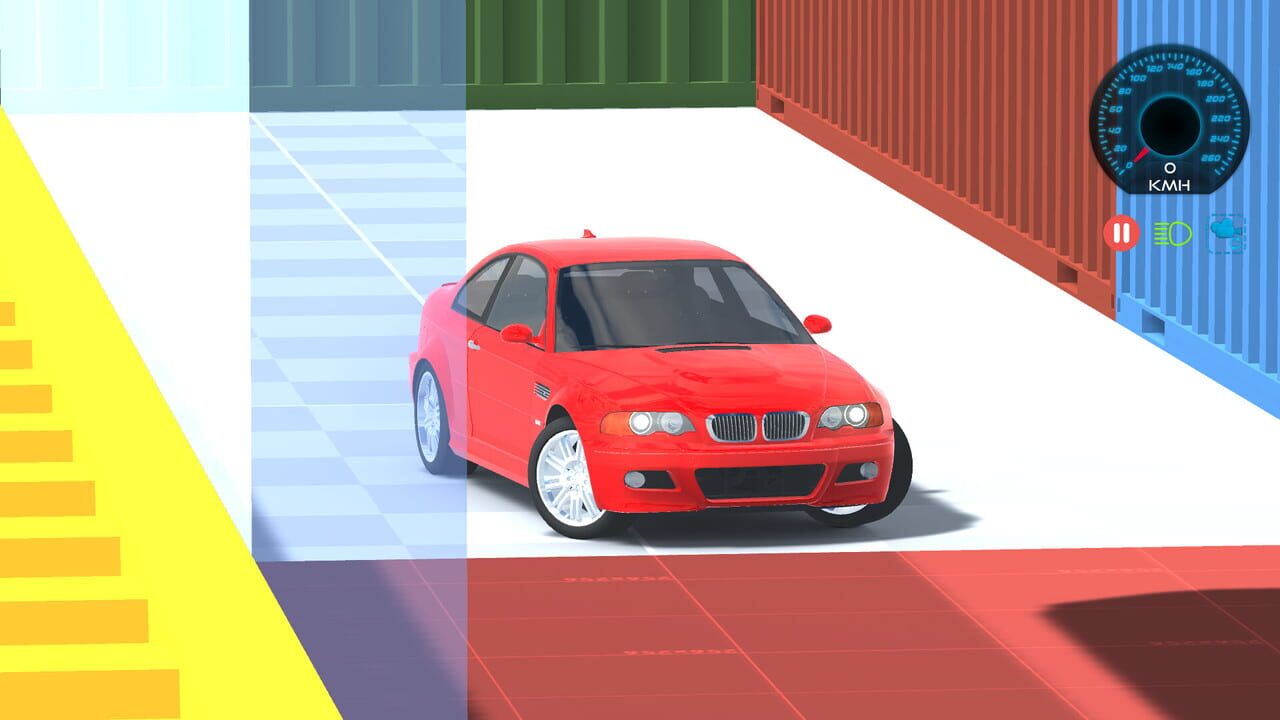Pause the game with the pause icon
1280x720 pixels.
tap(1119, 233)
